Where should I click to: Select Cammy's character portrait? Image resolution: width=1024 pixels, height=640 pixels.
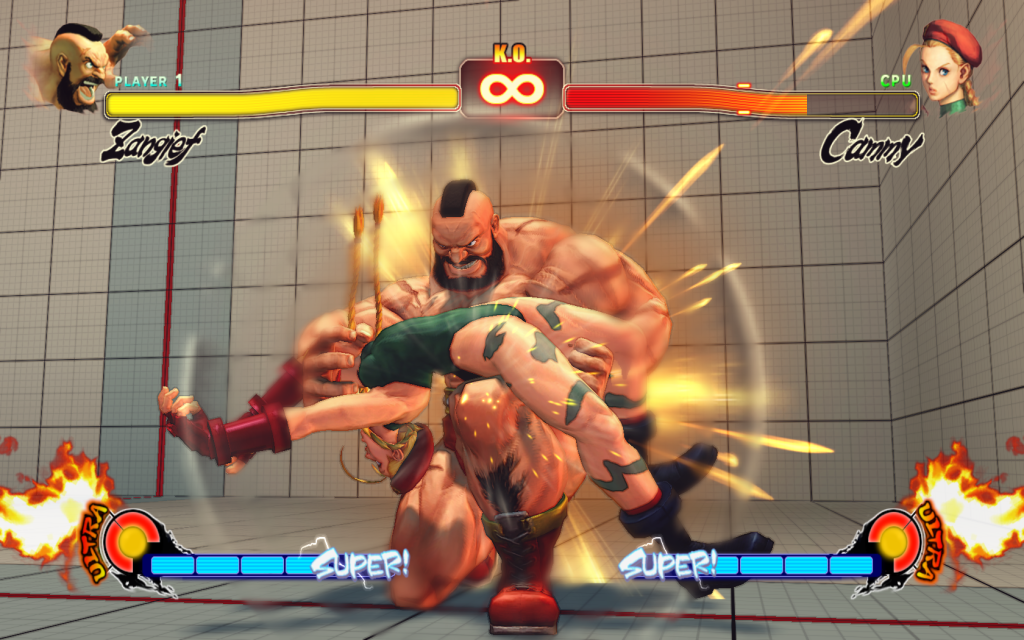948,68
